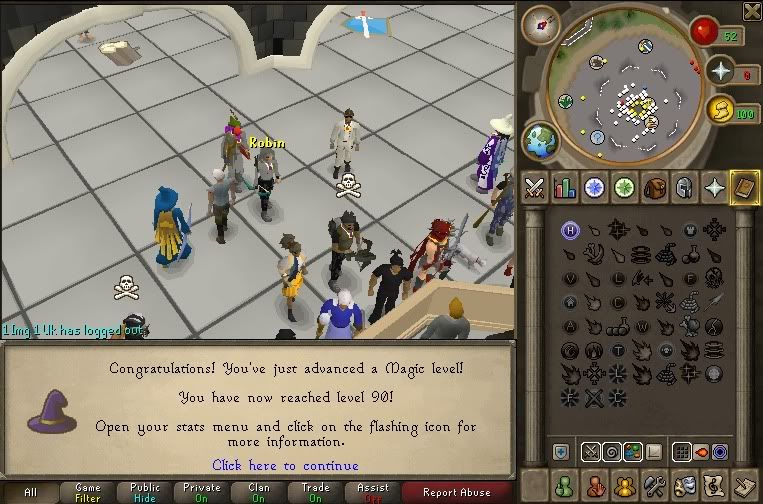
Task: Open the backpack inventory tab
Action: [x=655, y=187]
